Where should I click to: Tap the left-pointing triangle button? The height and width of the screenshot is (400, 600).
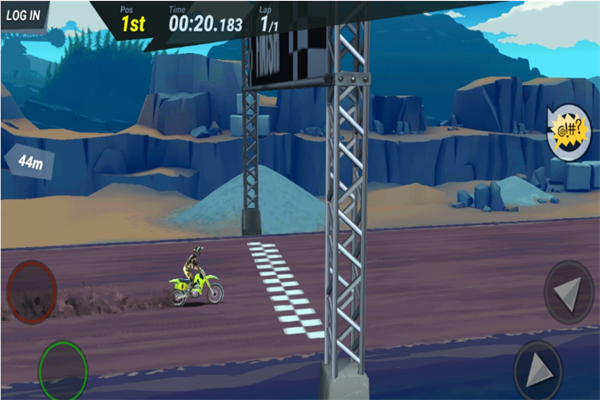pyautogui.click(x=568, y=291)
